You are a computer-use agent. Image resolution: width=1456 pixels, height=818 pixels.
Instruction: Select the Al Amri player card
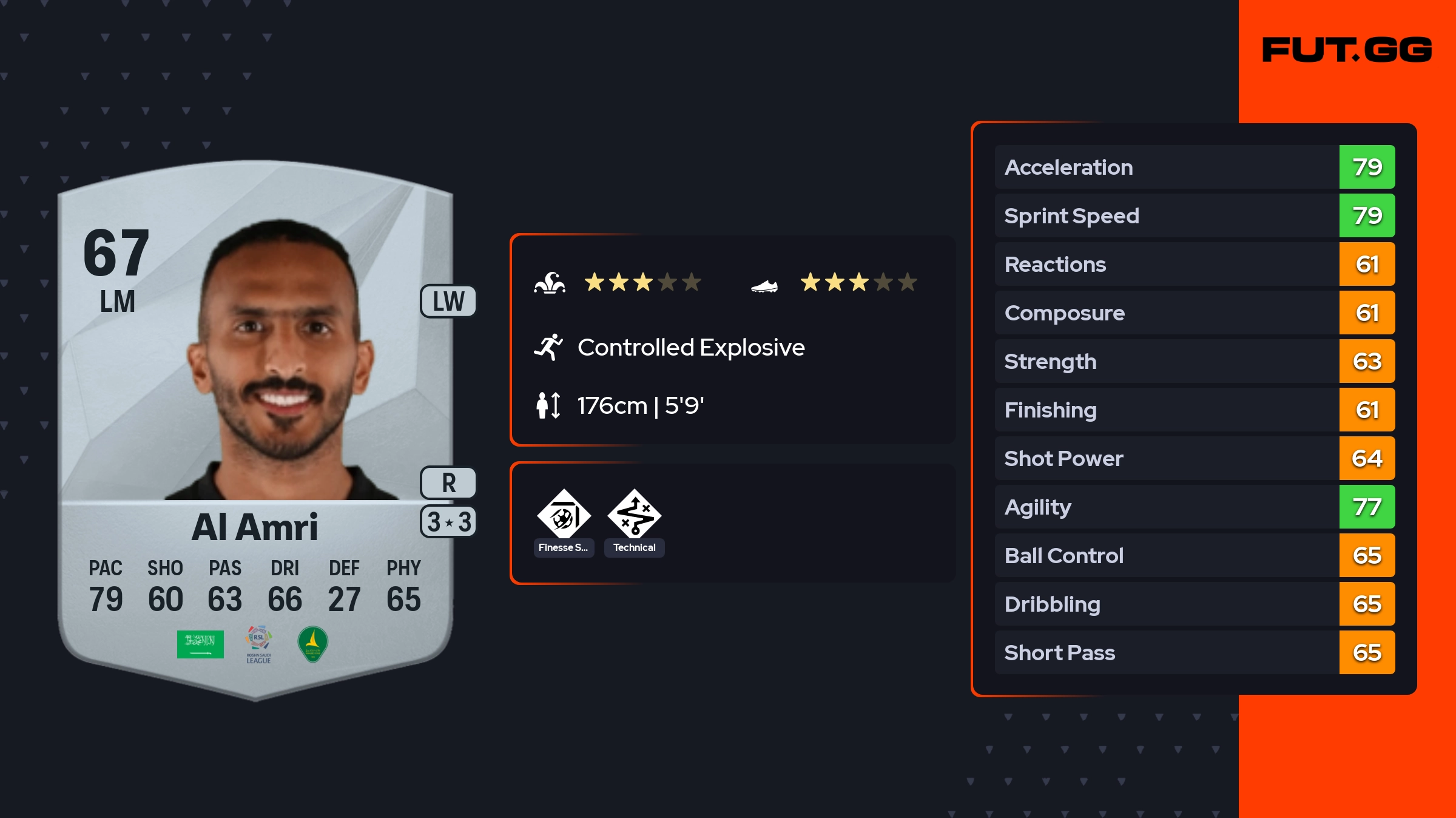click(255, 425)
